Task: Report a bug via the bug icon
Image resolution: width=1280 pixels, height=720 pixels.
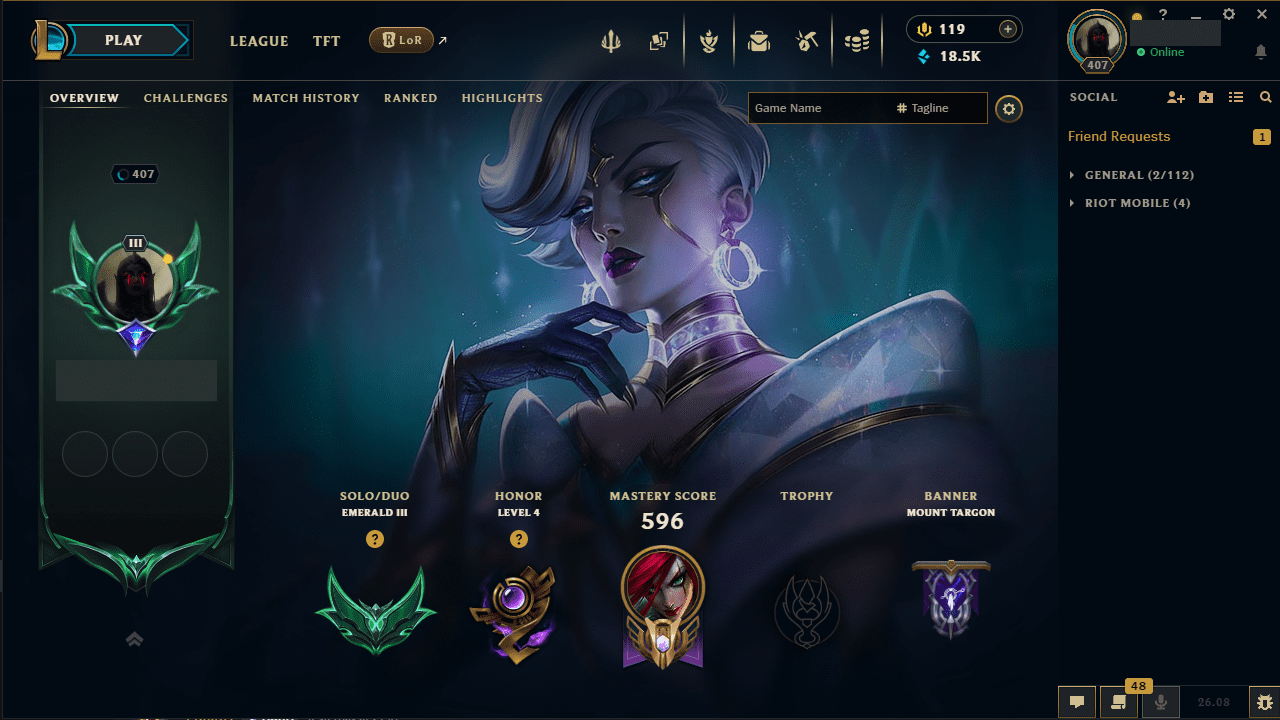Action: click(x=1263, y=701)
